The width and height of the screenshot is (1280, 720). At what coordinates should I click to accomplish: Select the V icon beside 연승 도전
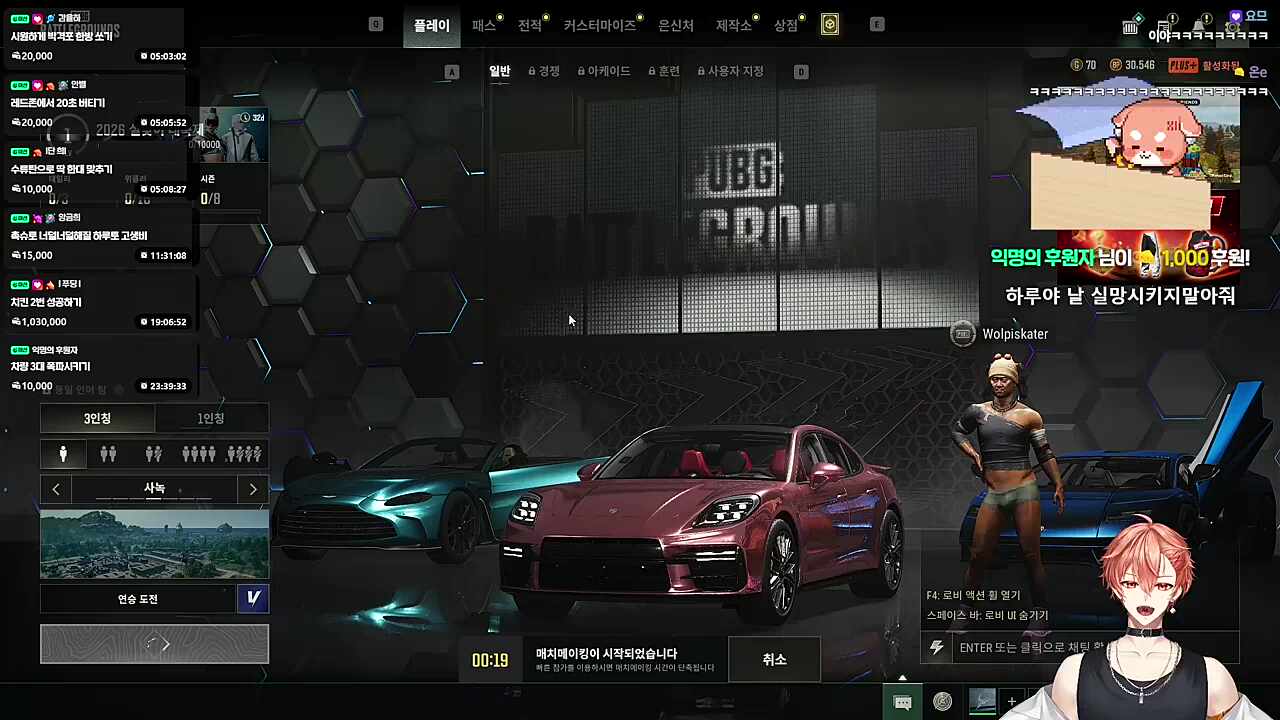253,598
